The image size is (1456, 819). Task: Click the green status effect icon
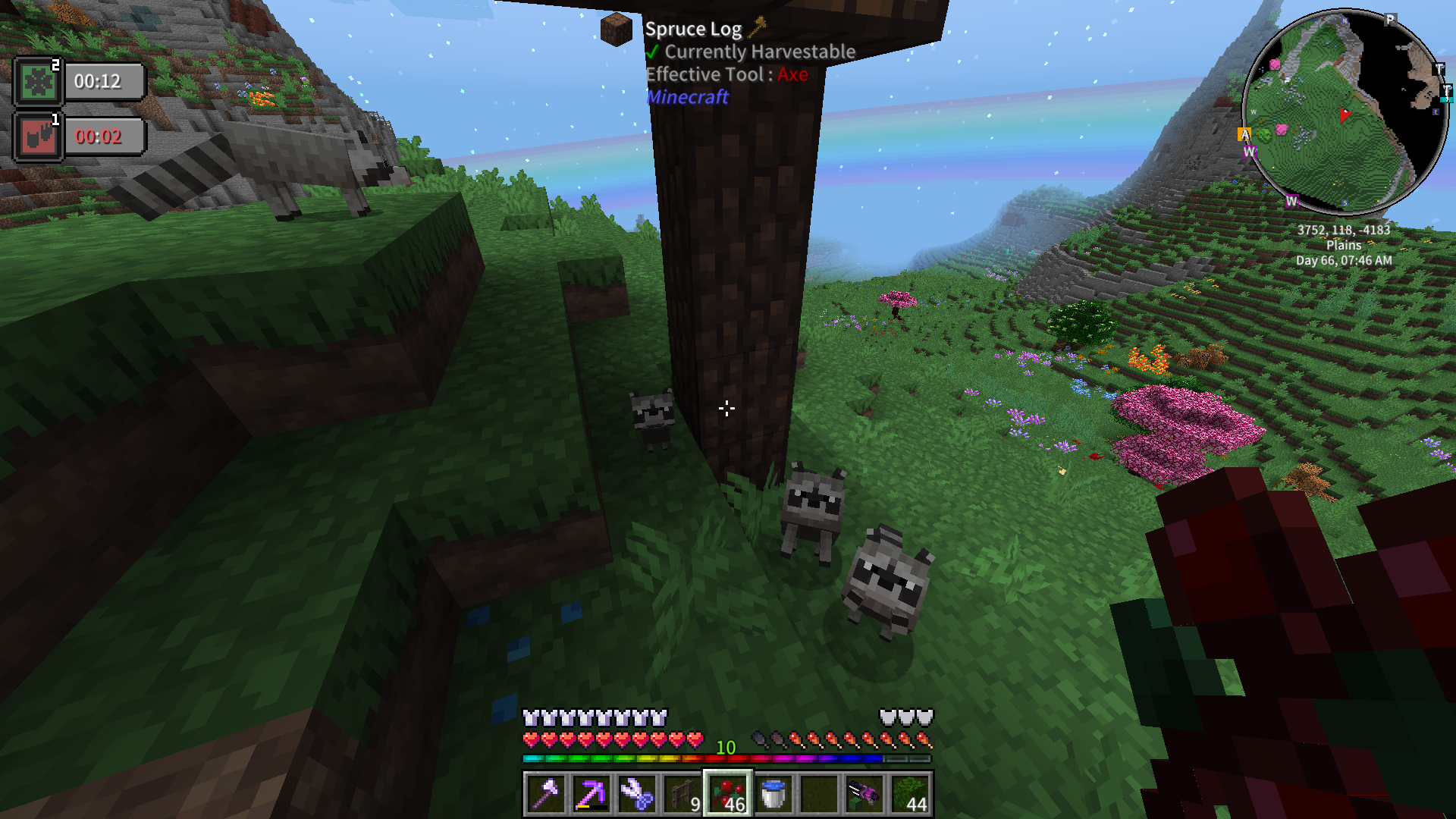(x=38, y=81)
